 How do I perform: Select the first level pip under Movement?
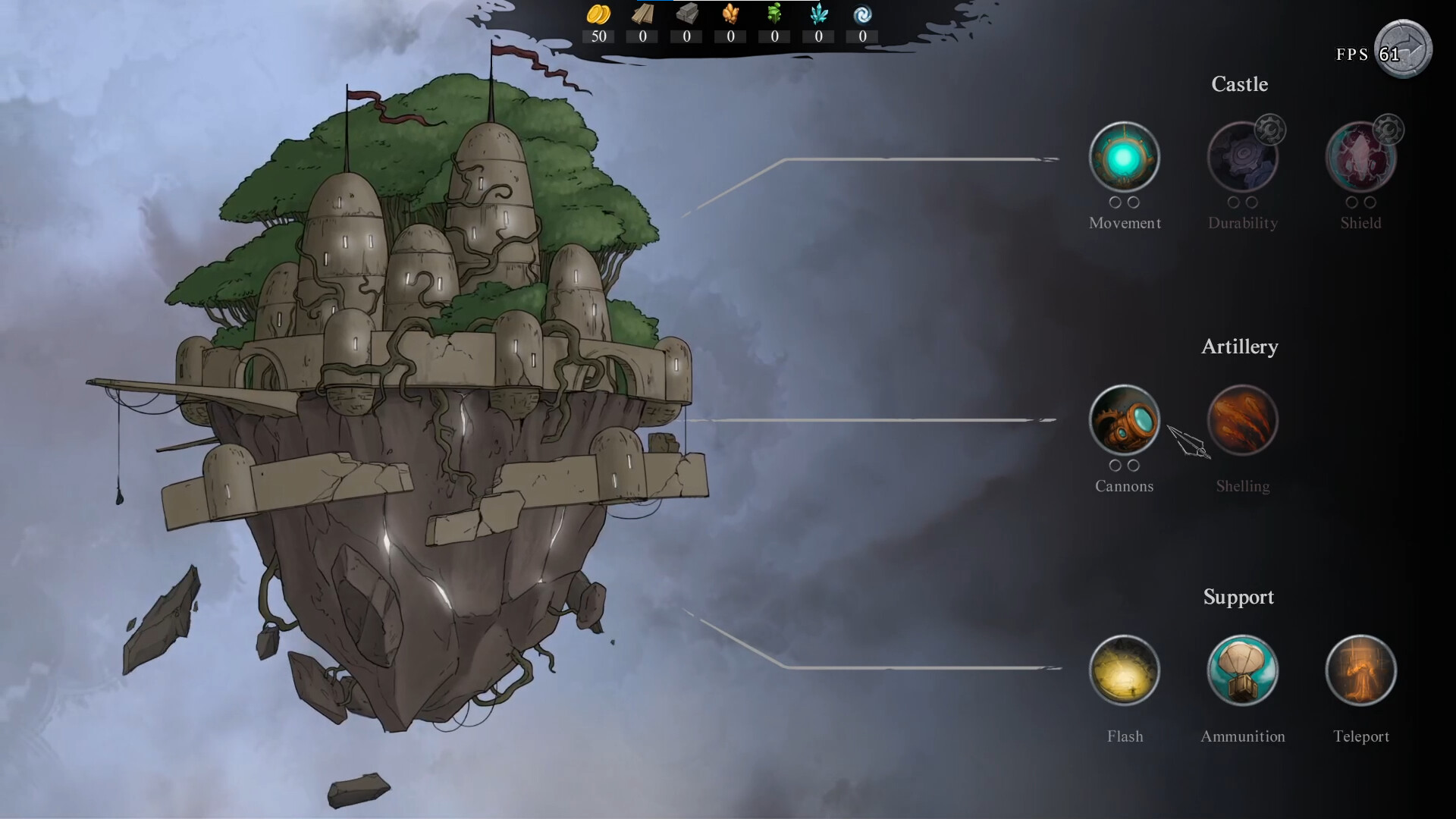1116,202
